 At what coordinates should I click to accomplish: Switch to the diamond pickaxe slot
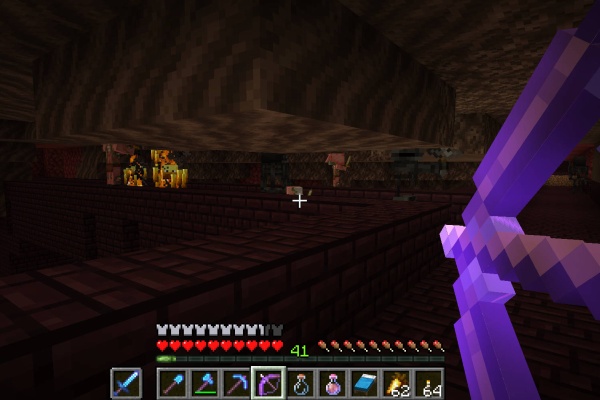(236, 384)
